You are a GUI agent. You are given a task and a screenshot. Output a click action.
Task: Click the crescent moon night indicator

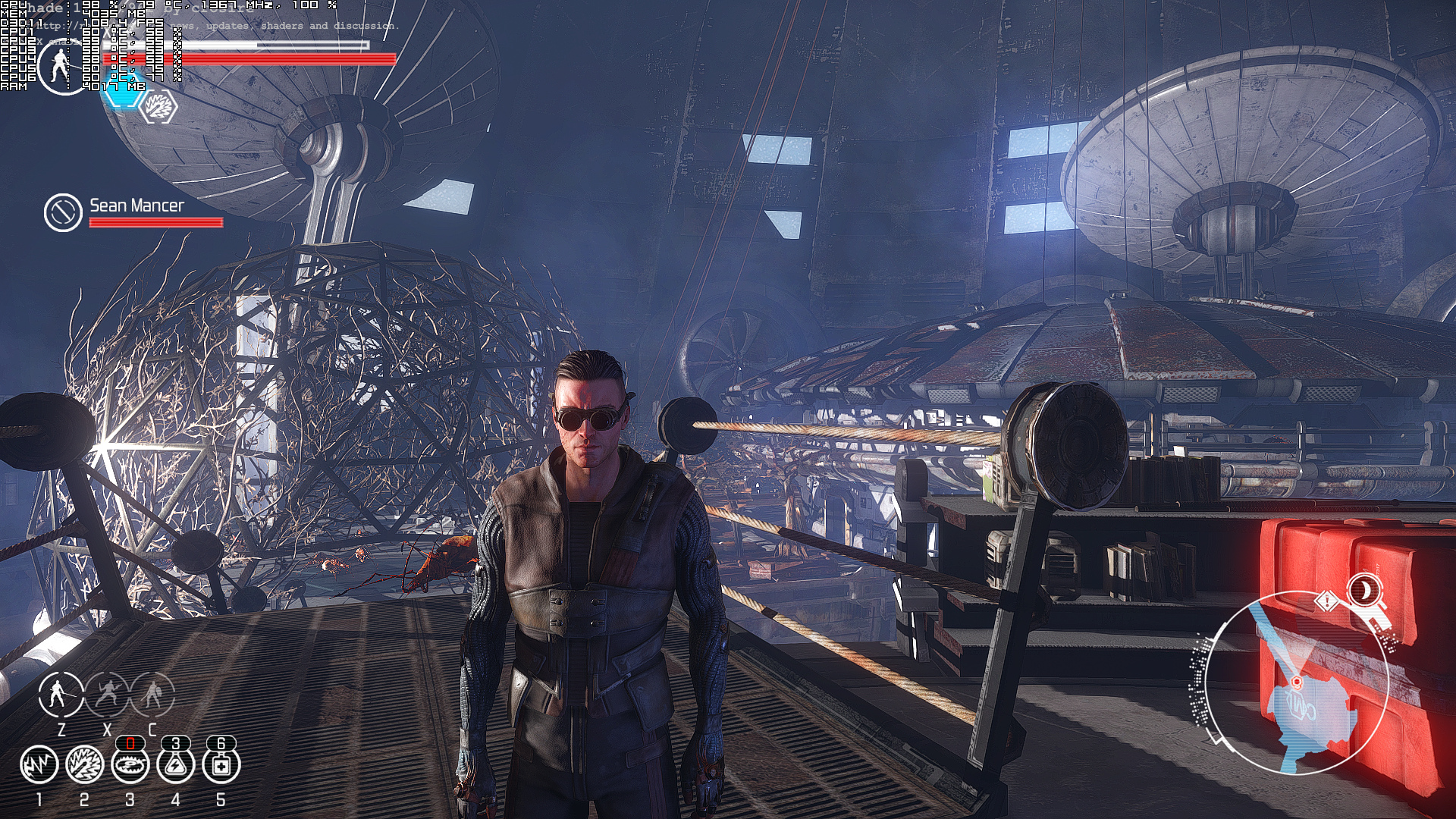[x=1364, y=588]
